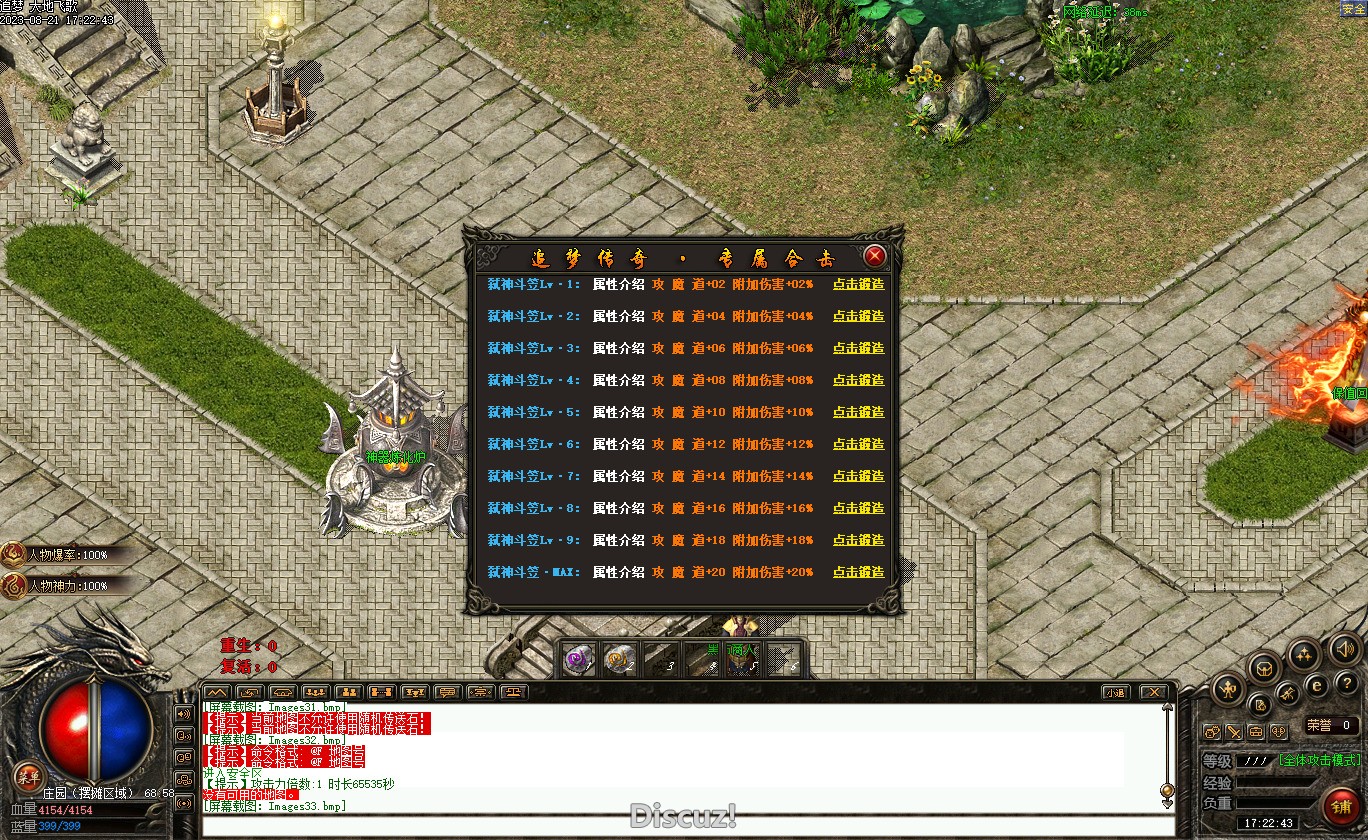Switch the 全体攻击模式 attack mode label
Screen dimensions: 1368x840
(x=1319, y=760)
